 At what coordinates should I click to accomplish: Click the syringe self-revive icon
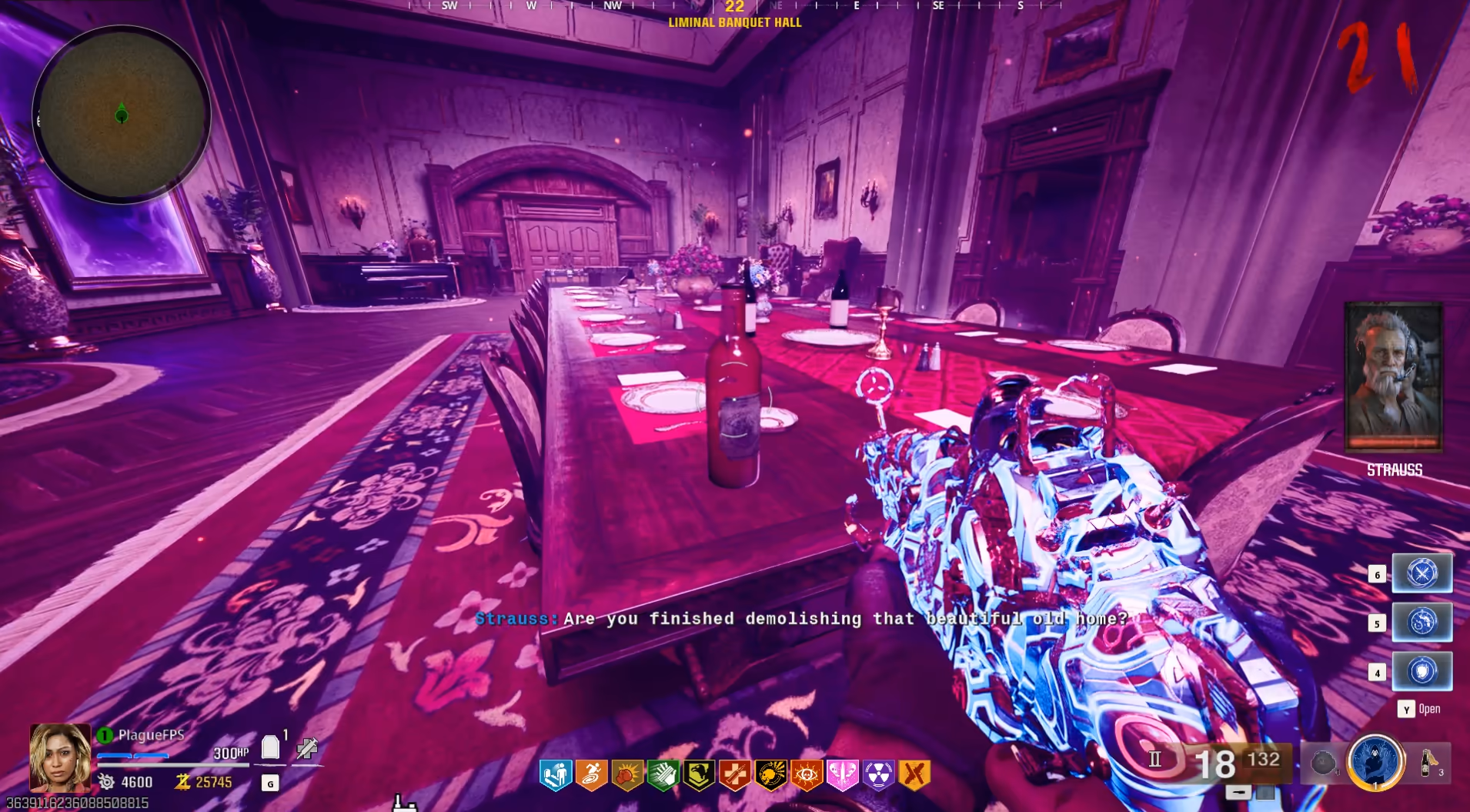point(307,747)
